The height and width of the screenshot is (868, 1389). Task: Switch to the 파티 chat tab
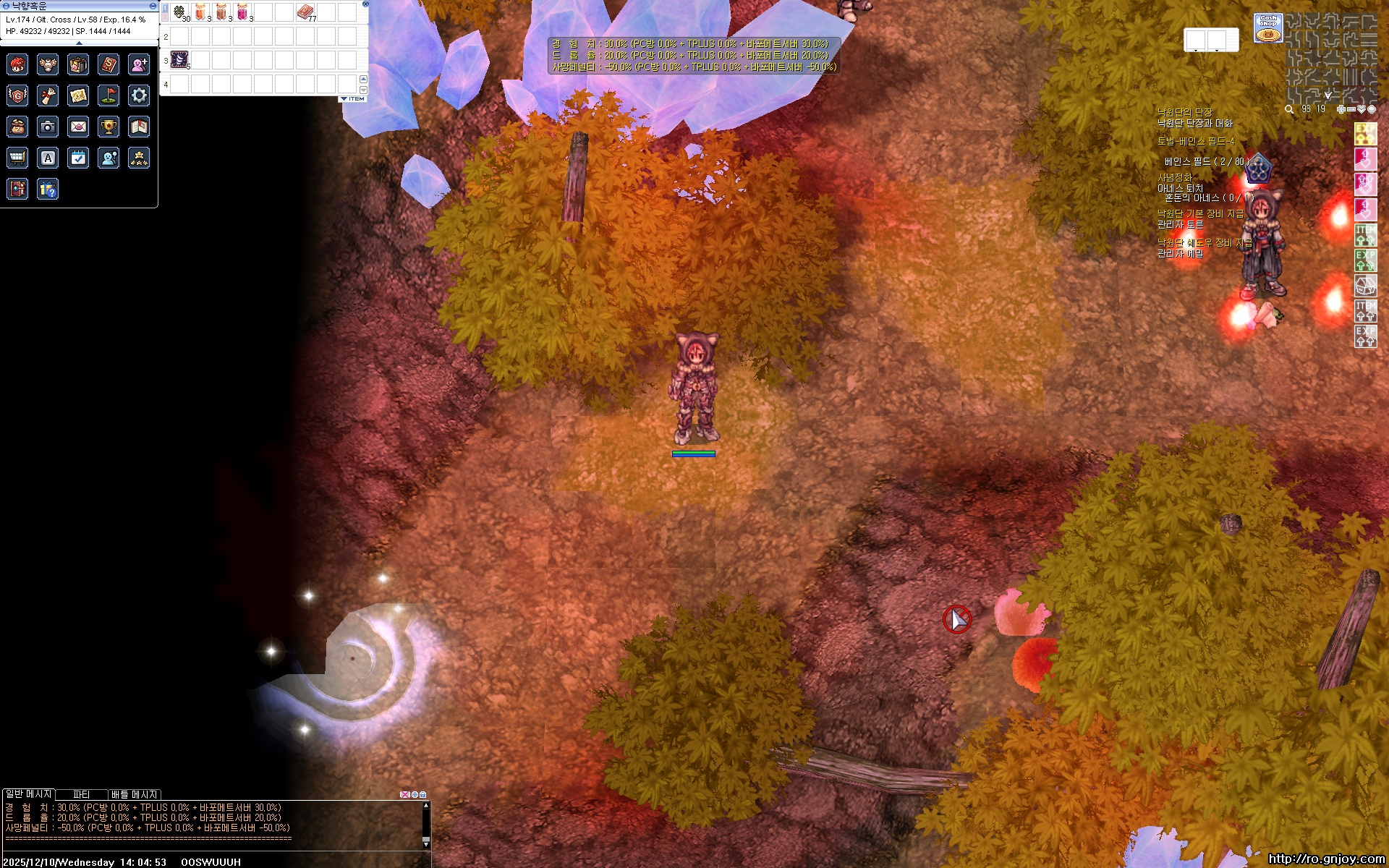[81, 794]
